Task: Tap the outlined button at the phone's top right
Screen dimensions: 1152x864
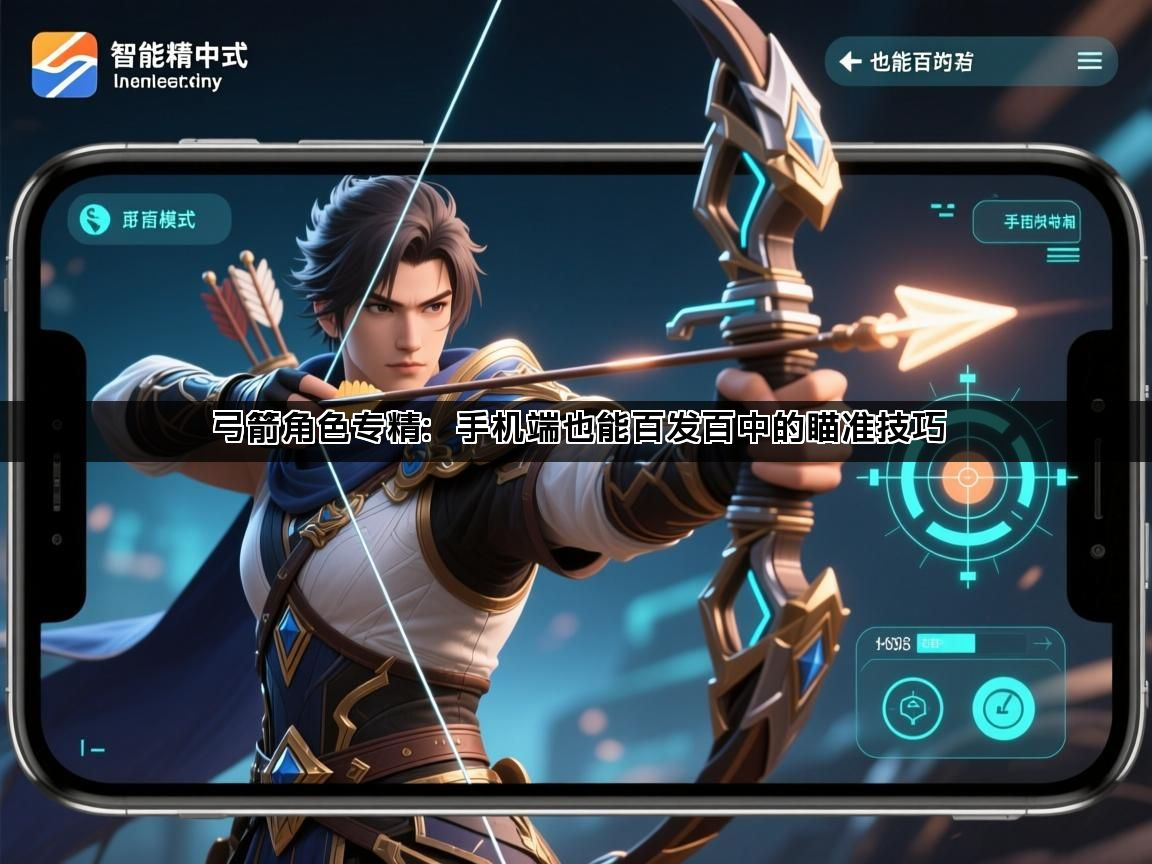Action: [1027, 221]
